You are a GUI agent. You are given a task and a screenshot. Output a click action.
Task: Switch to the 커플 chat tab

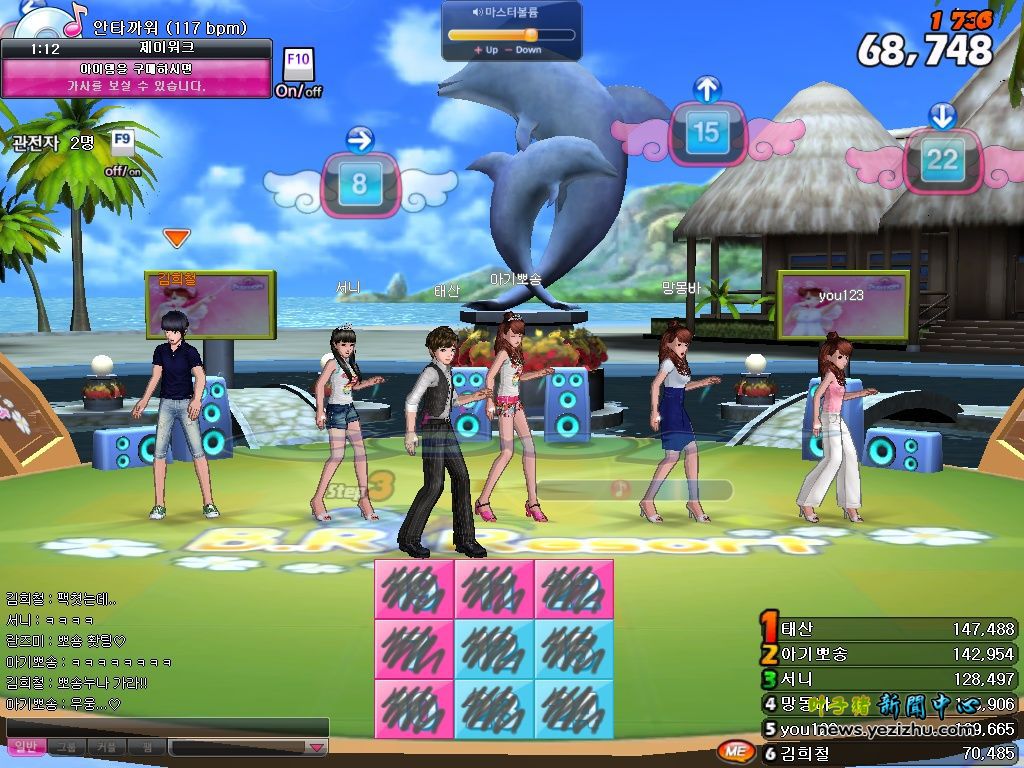click(106, 747)
